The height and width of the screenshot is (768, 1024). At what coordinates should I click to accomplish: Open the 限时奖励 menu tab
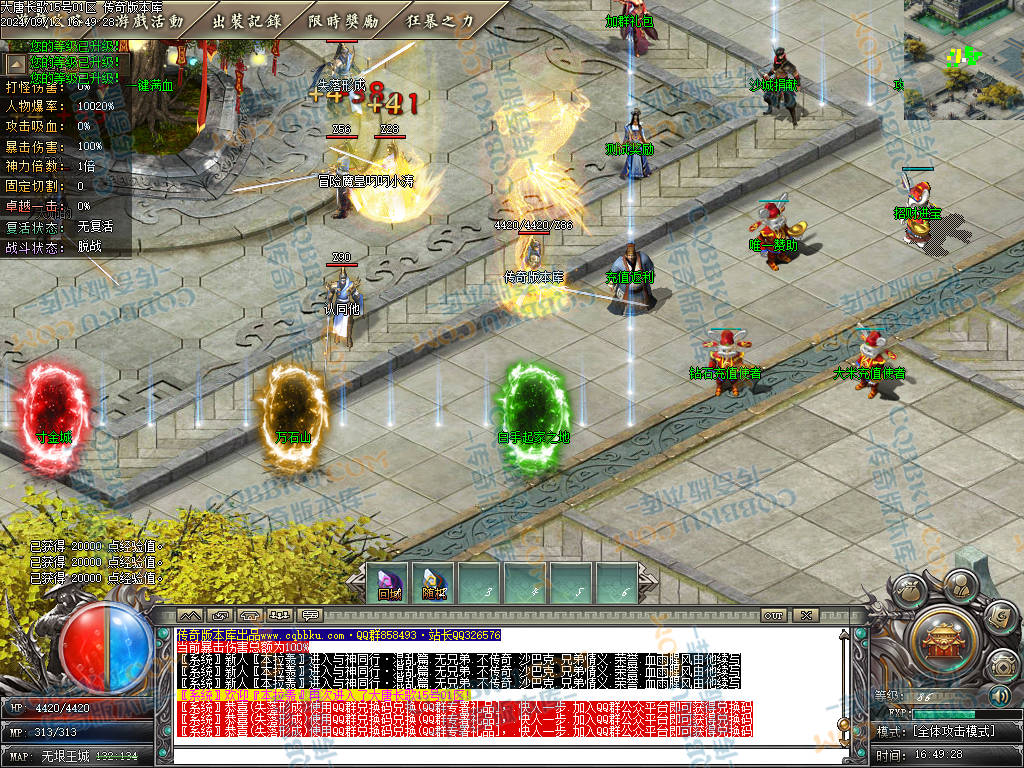click(343, 20)
